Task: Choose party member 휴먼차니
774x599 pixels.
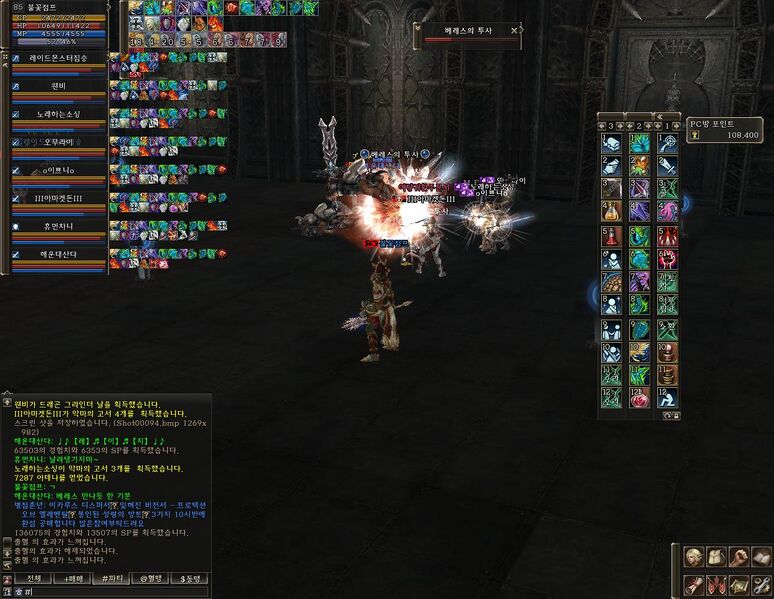Action: [58, 226]
